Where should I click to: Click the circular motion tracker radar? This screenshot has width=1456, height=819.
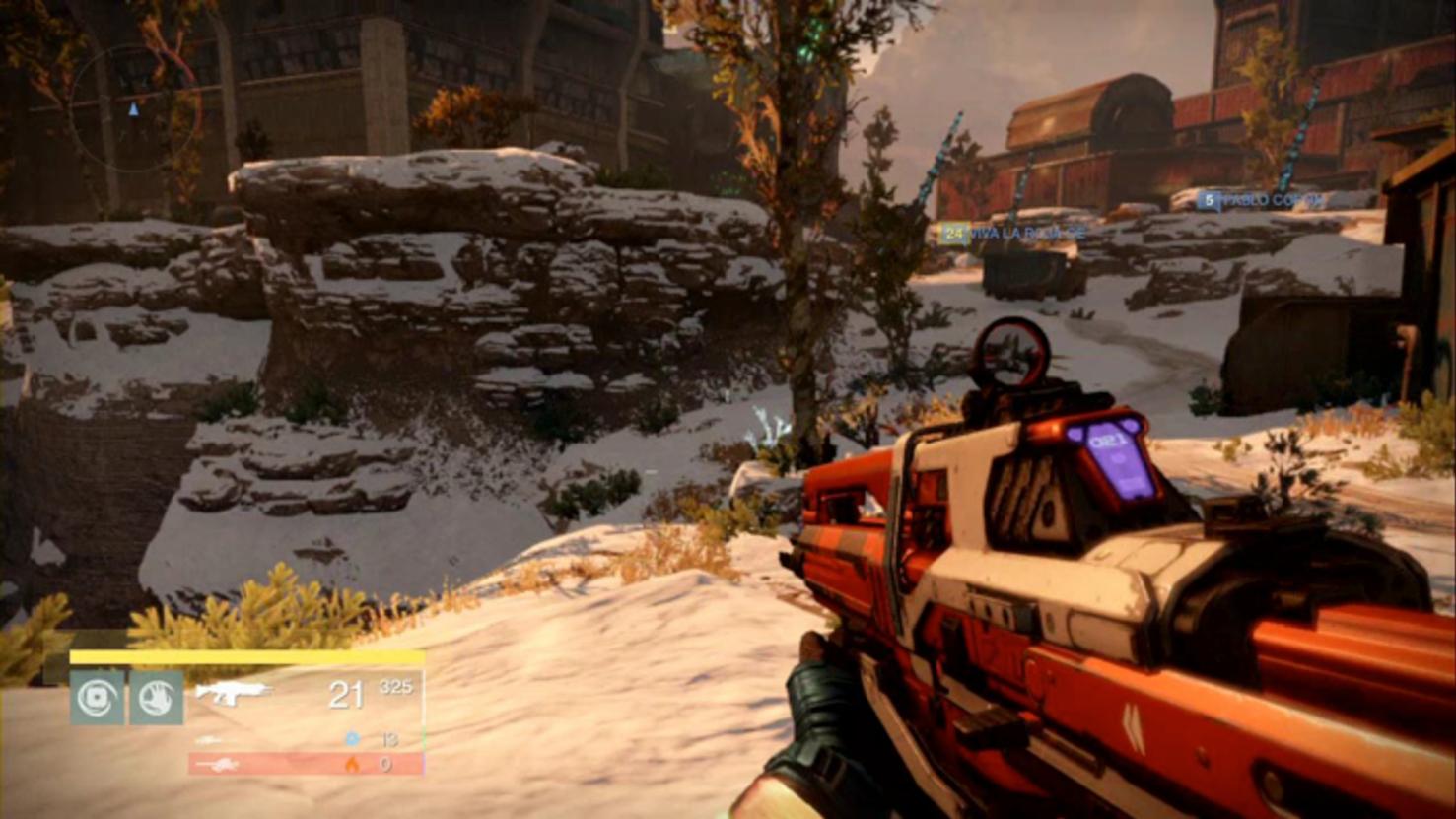click(x=133, y=108)
